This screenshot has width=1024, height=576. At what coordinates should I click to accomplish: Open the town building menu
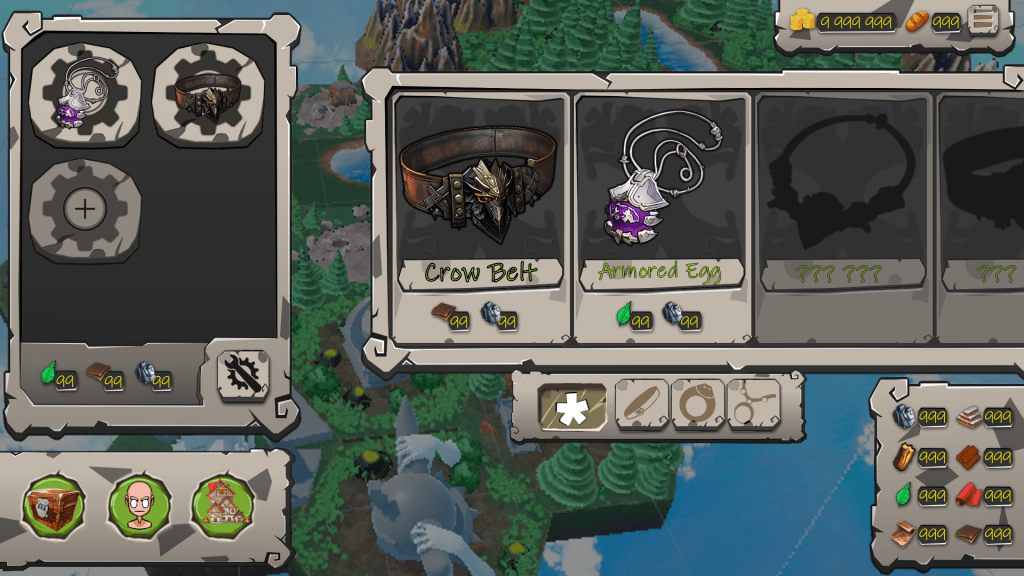(222, 505)
